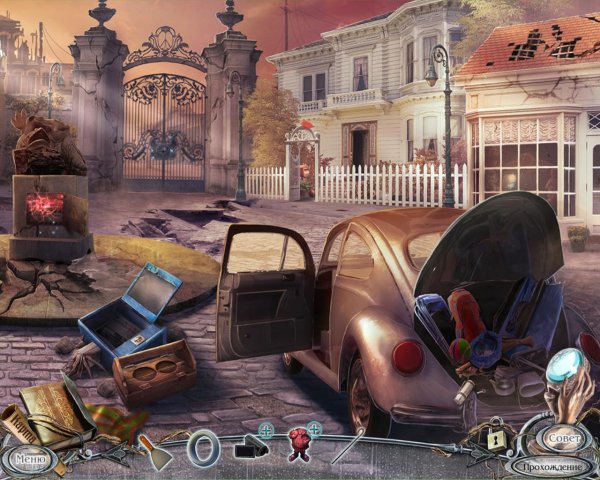Select the thin needle in inventory
This screenshot has width=600, height=480.
click(347, 447)
